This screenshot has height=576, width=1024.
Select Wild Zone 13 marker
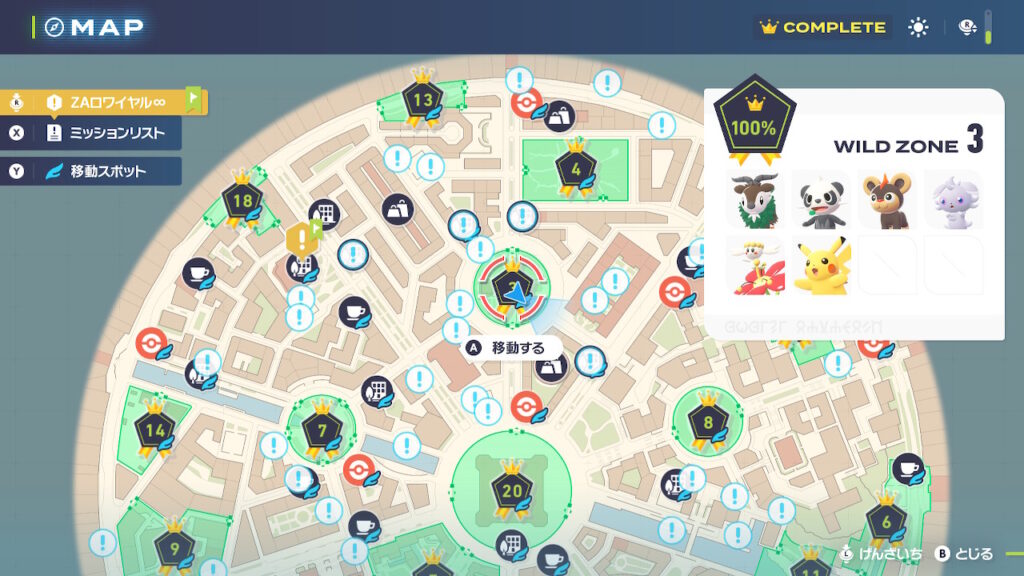[423, 100]
